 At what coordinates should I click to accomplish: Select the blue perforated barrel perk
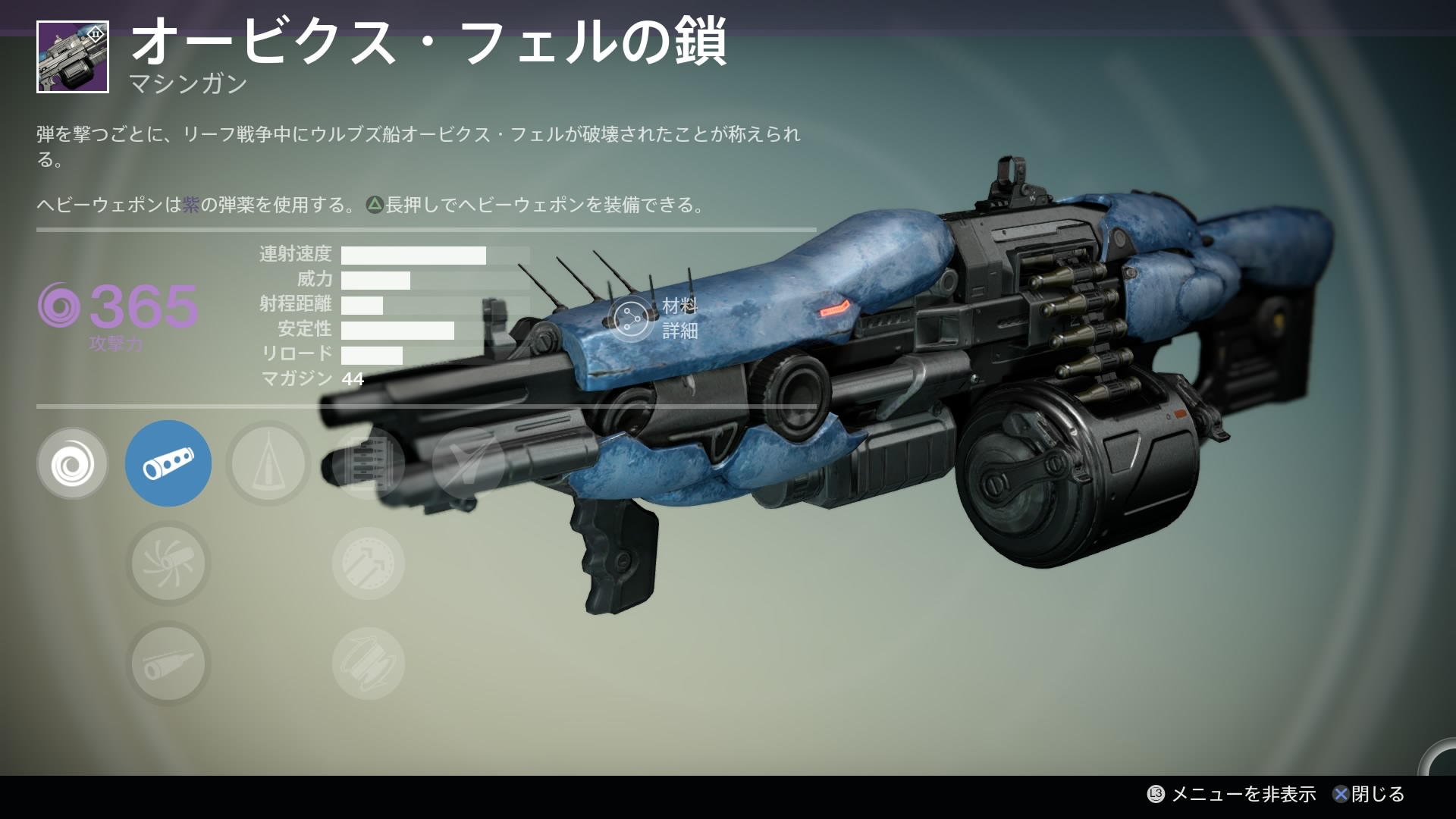[168, 463]
